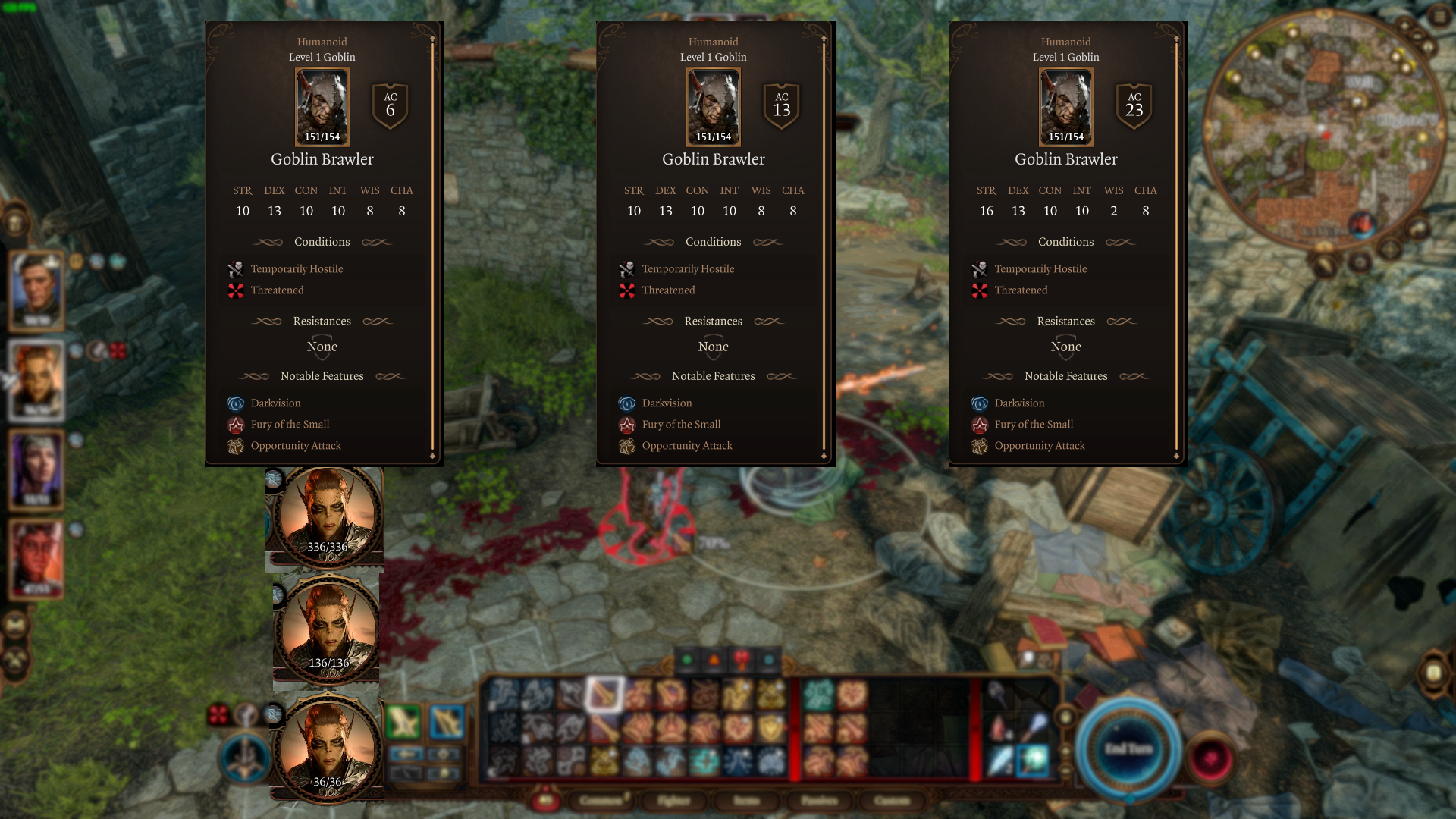Image resolution: width=1456 pixels, height=819 pixels.
Task: Choose the red-skinned horned companion's portrait
Action: [x=36, y=558]
